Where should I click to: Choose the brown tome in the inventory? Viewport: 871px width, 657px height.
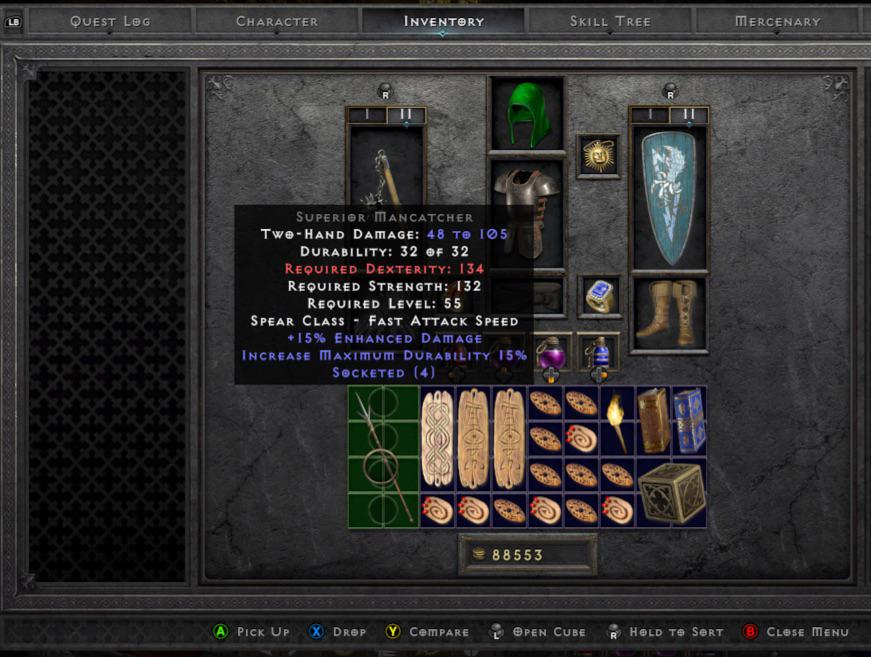[653, 420]
